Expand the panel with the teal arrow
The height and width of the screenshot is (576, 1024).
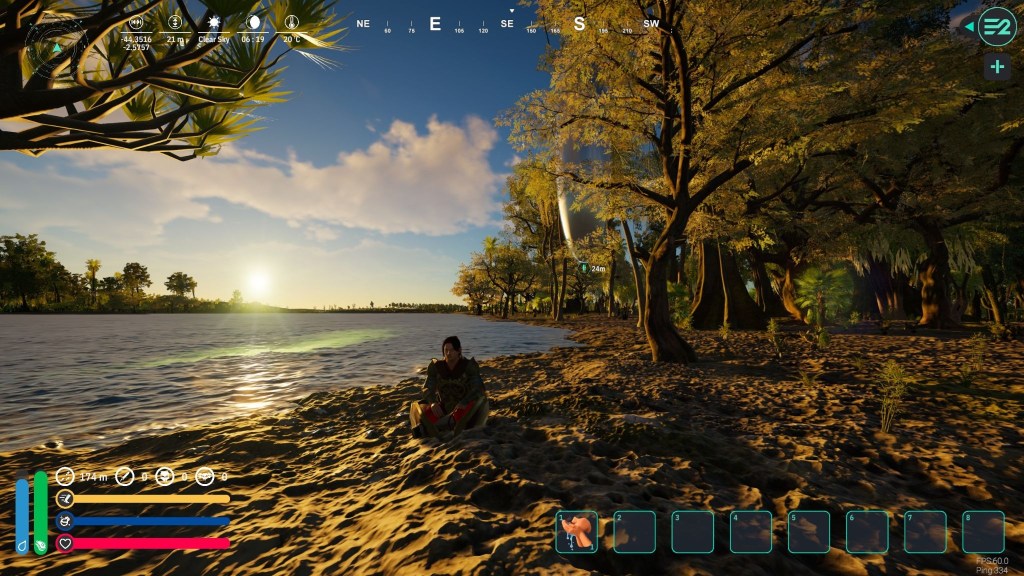(968, 27)
